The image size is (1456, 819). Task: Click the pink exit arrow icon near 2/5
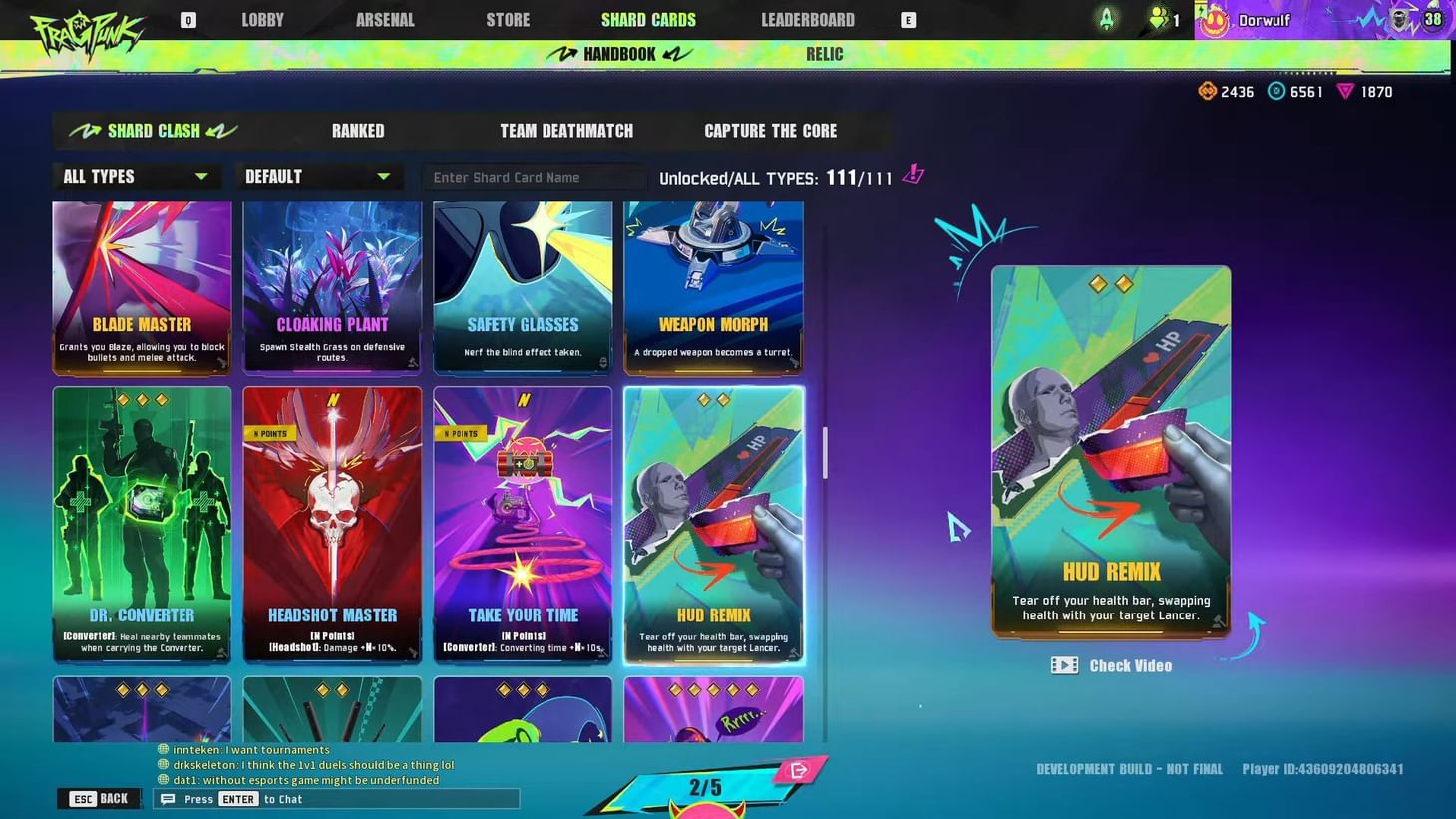796,768
